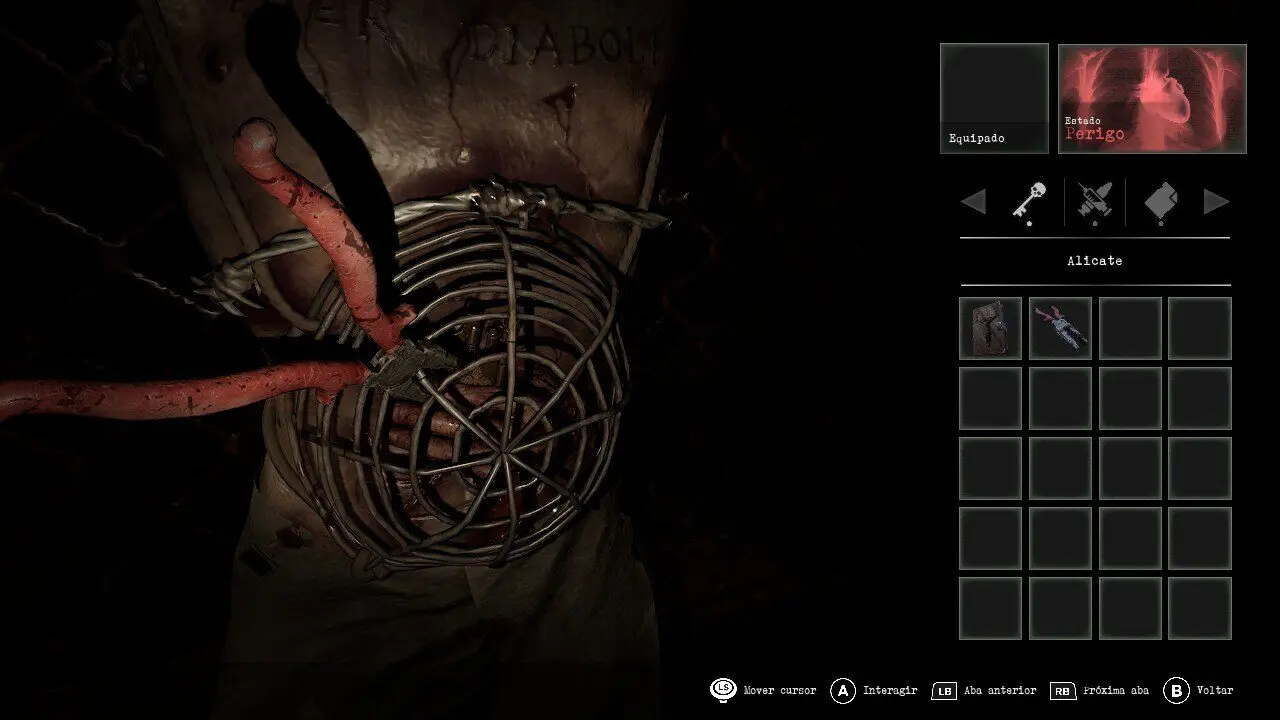The height and width of the screenshot is (720, 1280).
Task: Open the Estado Perigo status panel
Action: (1152, 98)
